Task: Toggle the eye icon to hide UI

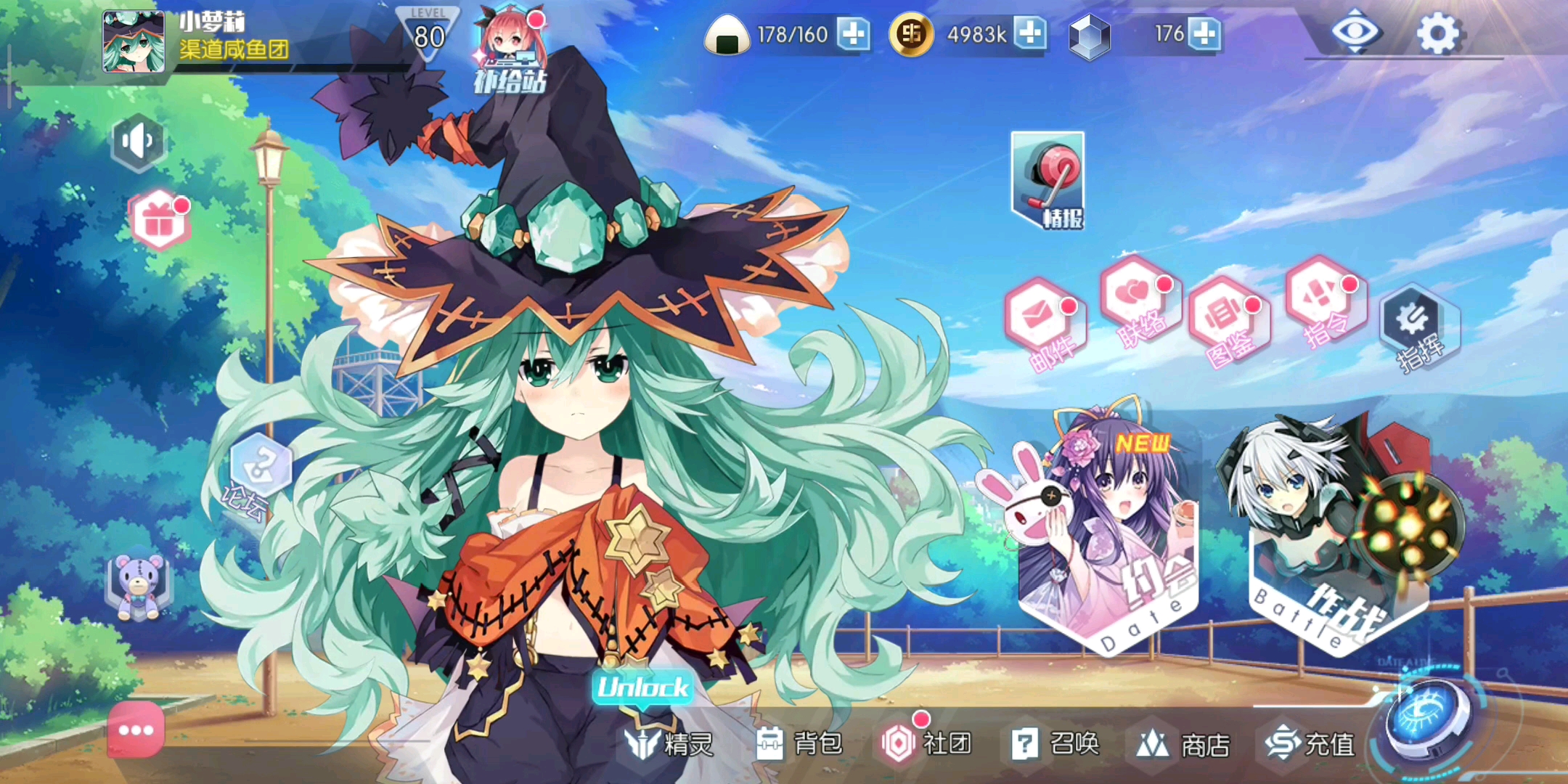Action: 1355,33
